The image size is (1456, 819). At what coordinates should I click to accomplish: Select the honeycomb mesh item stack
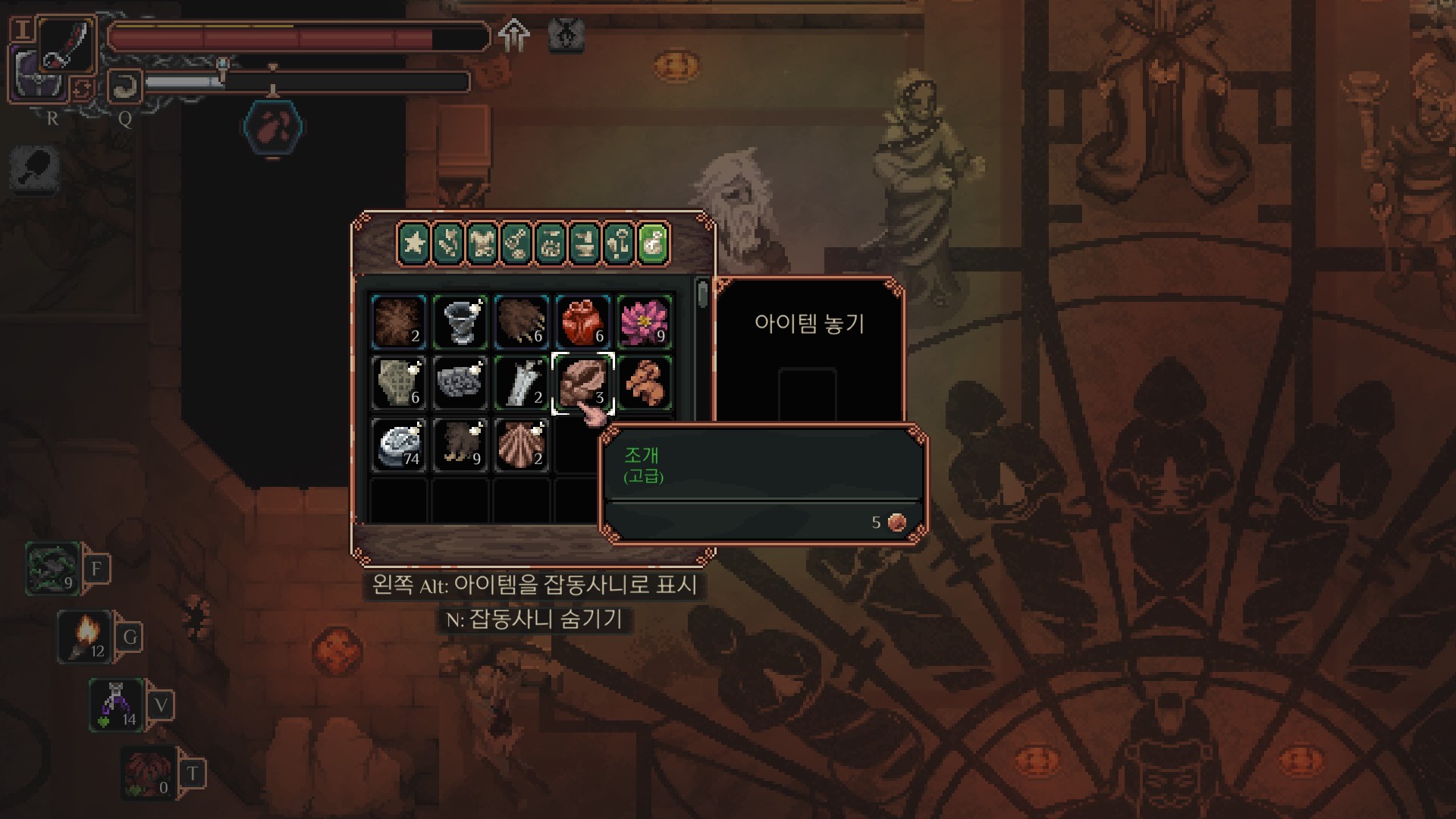(399, 383)
